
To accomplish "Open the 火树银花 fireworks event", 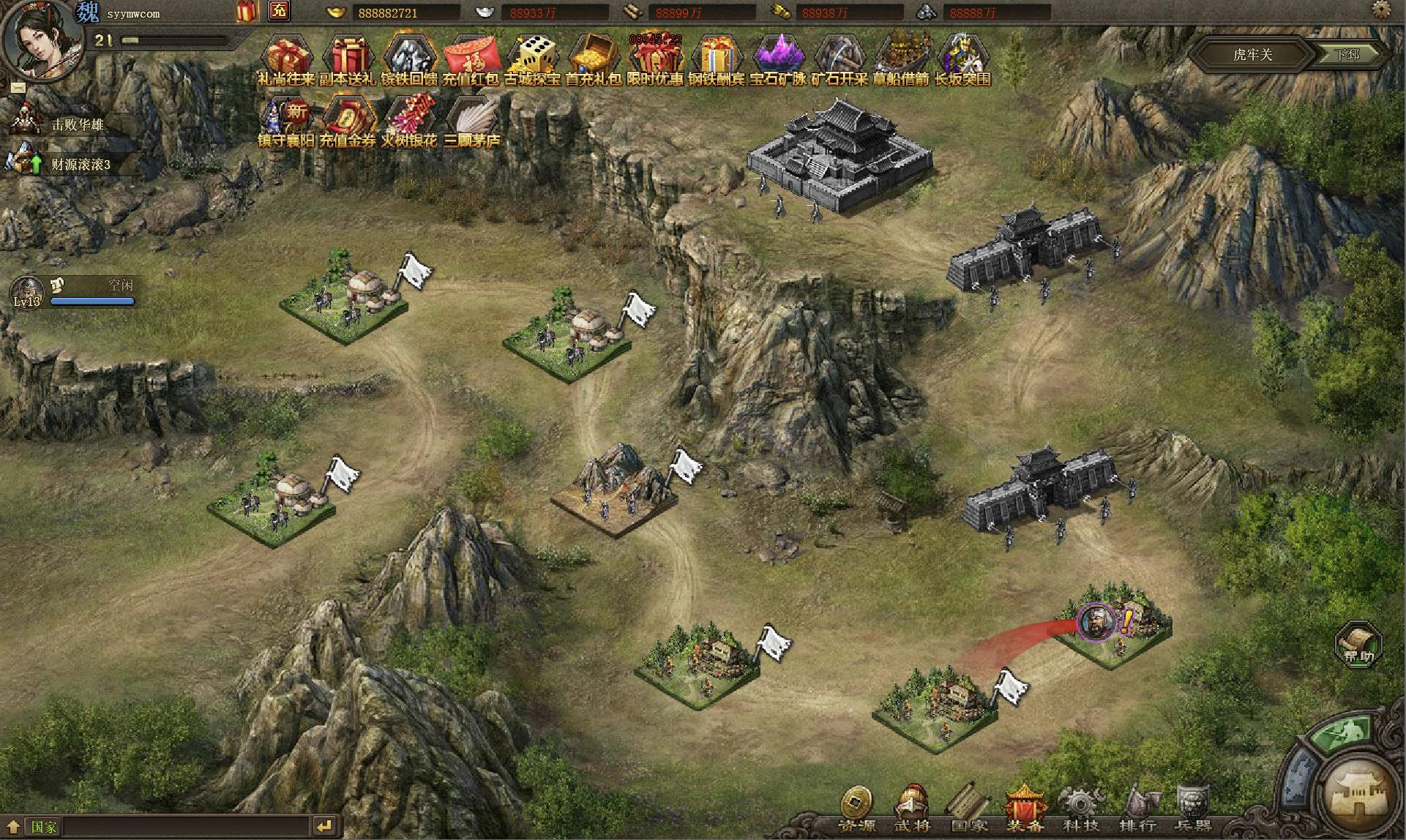I will click(x=409, y=121).
